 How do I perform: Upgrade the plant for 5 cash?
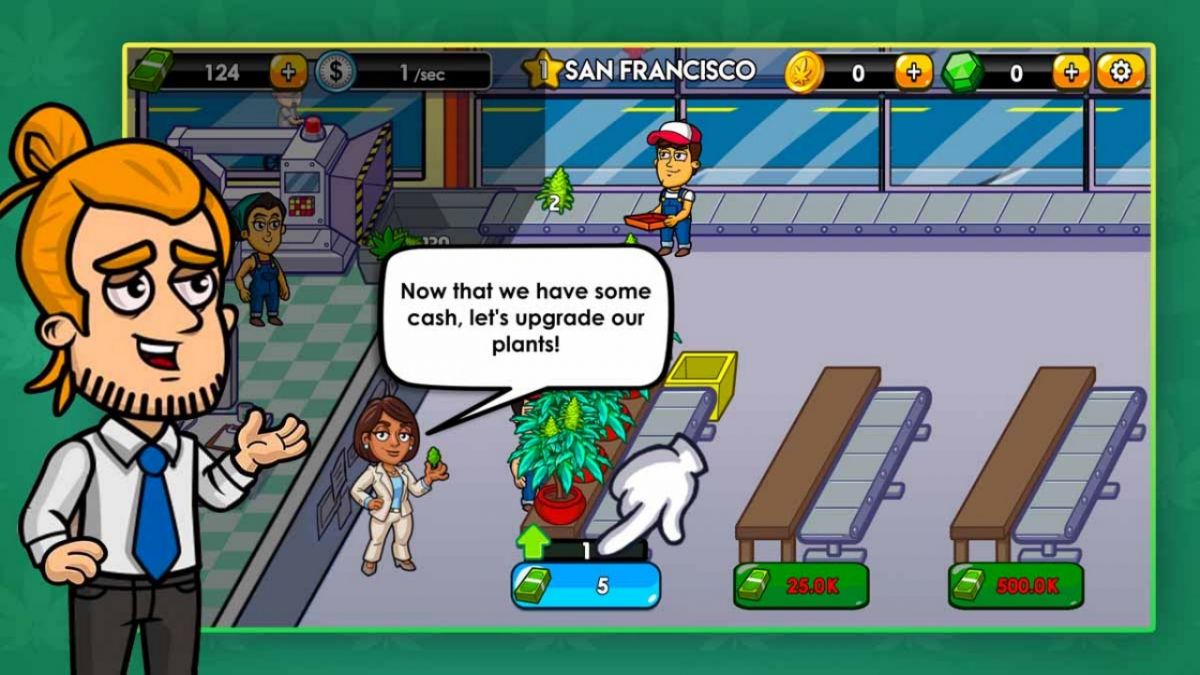(586, 586)
